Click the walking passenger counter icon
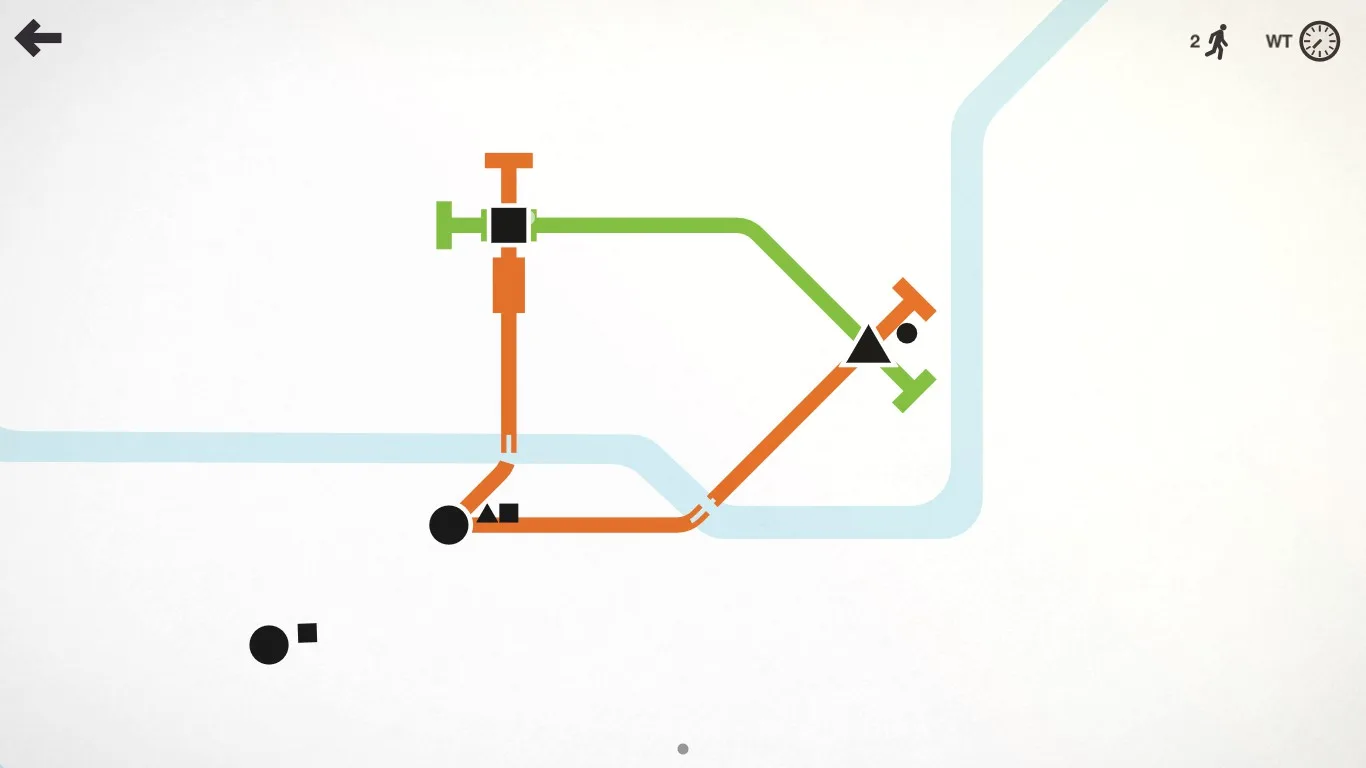The image size is (1366, 768). point(1217,40)
